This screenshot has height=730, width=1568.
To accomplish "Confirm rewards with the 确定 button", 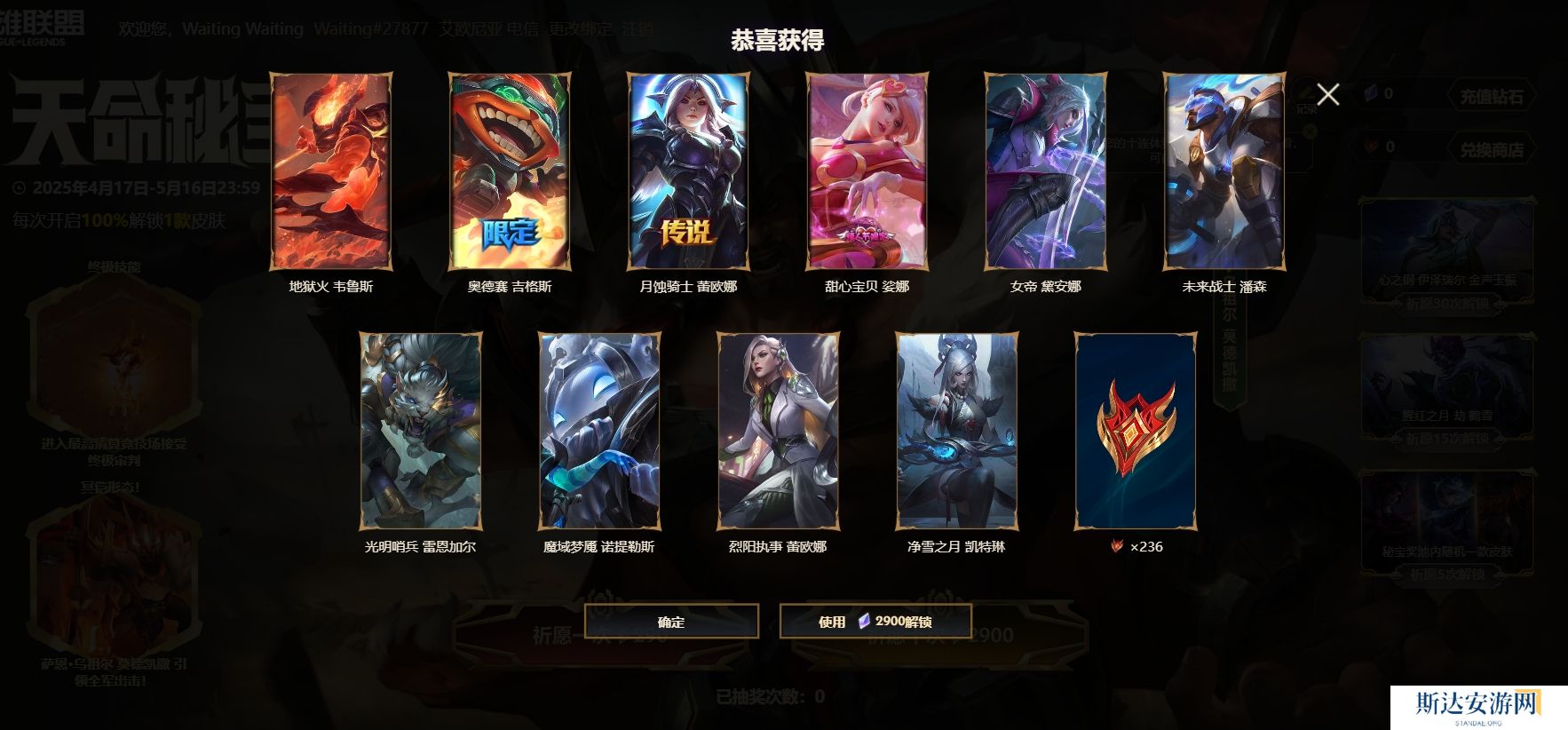I will pyautogui.click(x=671, y=622).
